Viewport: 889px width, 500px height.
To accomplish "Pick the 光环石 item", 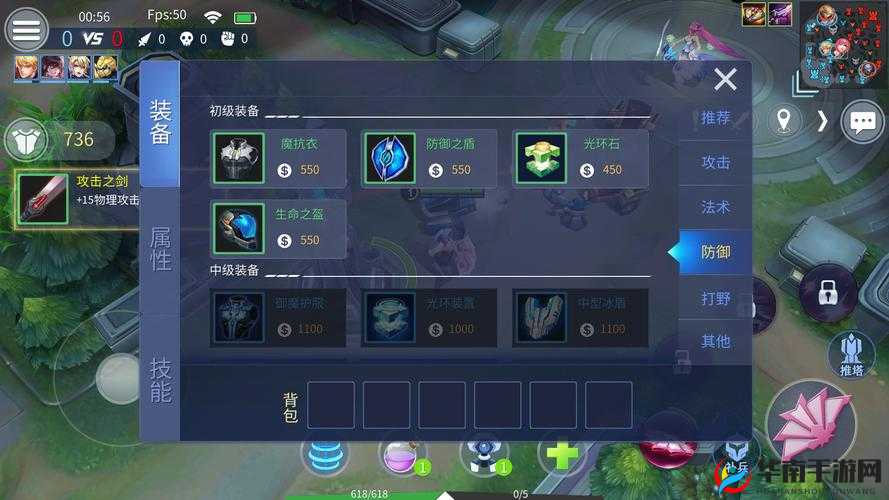I will coord(580,158).
